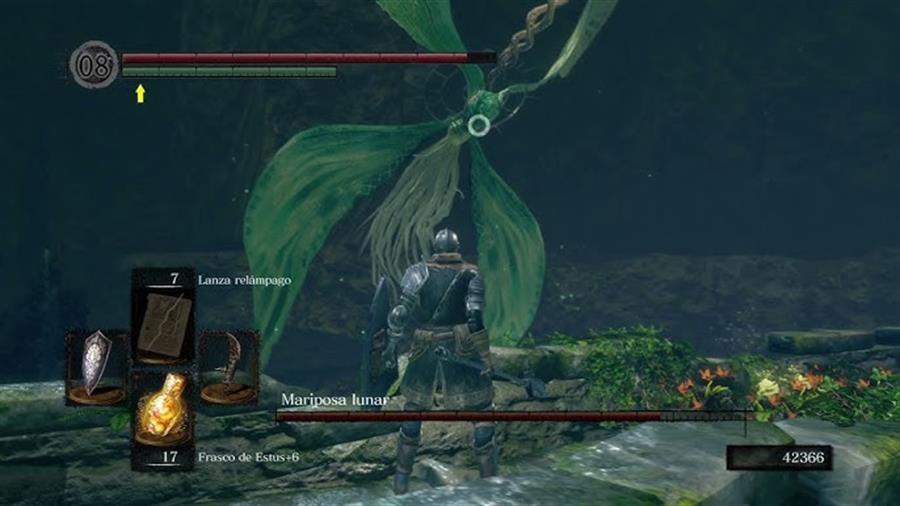Select the left-hand shield slot
900x506 pixels.
tap(97, 365)
